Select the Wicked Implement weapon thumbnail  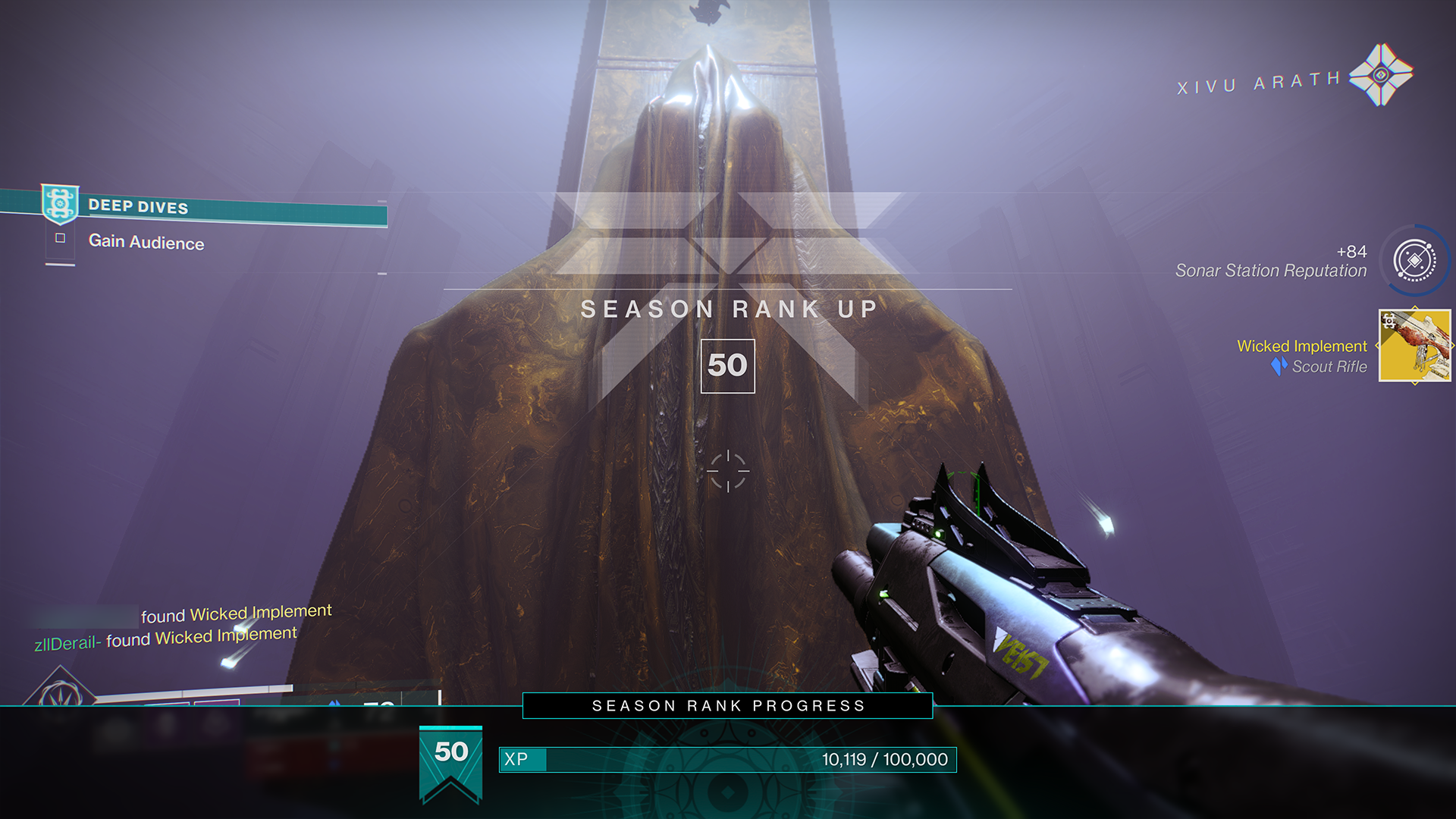point(1414,345)
